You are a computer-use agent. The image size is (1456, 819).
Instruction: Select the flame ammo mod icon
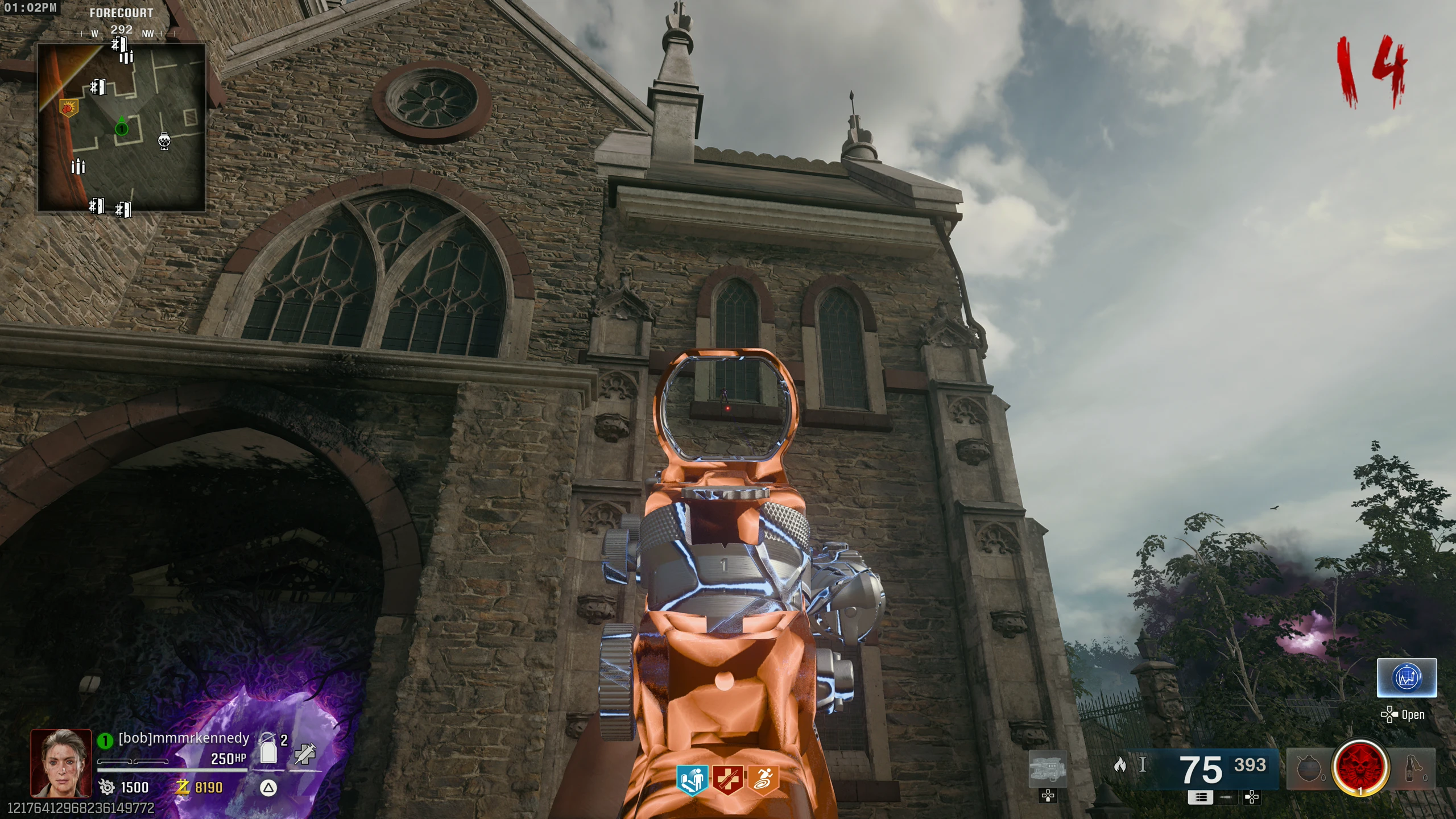tap(1120, 765)
